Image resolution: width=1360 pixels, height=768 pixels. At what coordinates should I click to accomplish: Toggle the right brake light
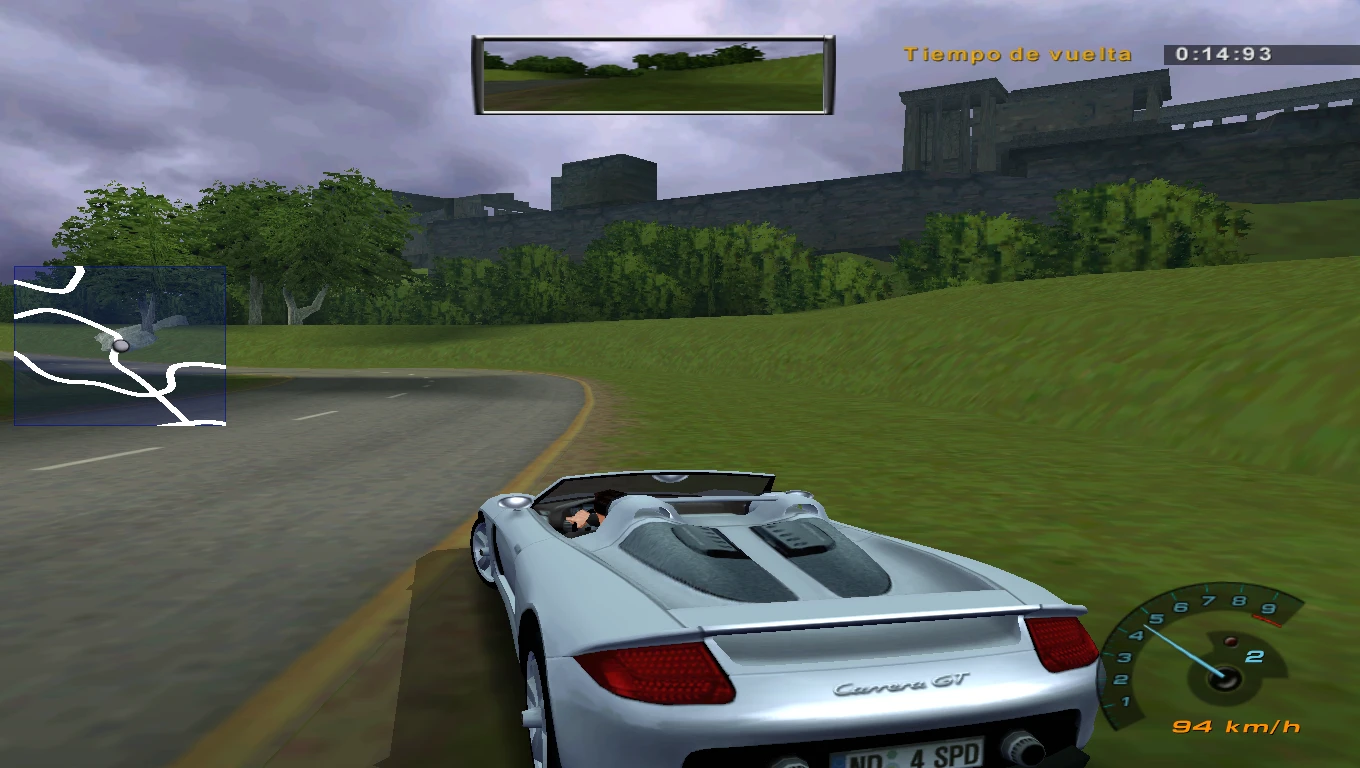coord(1062,645)
